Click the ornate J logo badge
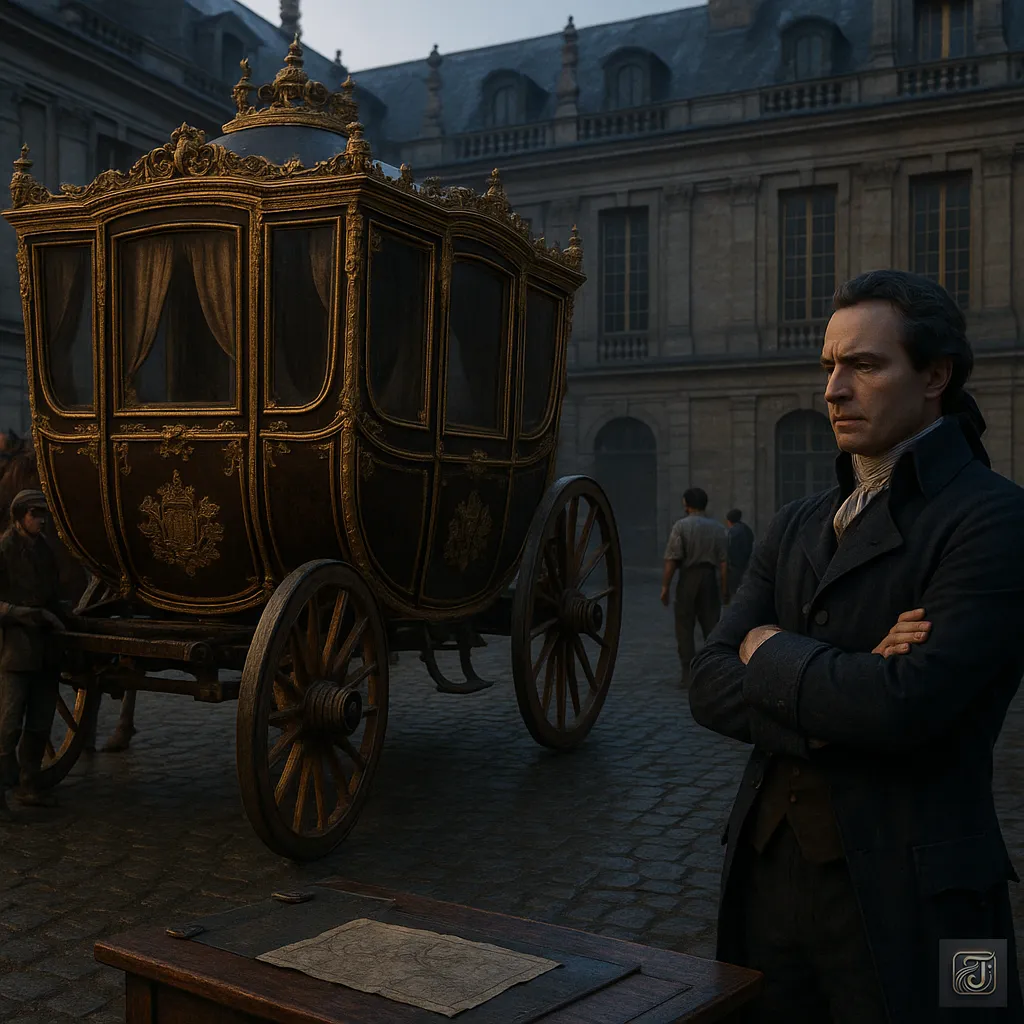Viewport: 1024px width, 1024px height. (972, 972)
